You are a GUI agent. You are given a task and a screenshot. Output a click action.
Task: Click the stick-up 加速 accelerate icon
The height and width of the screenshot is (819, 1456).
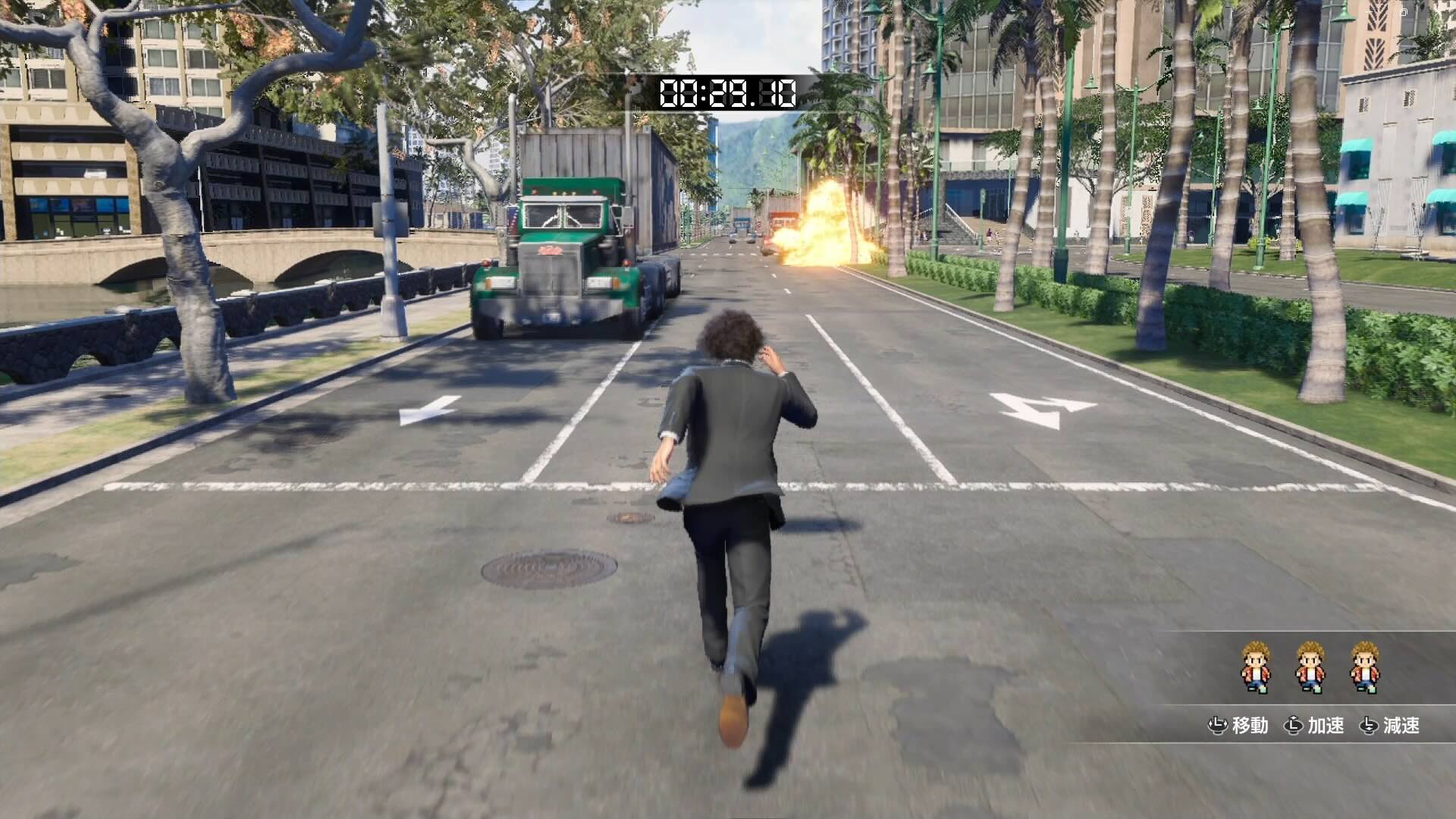coord(1294,725)
